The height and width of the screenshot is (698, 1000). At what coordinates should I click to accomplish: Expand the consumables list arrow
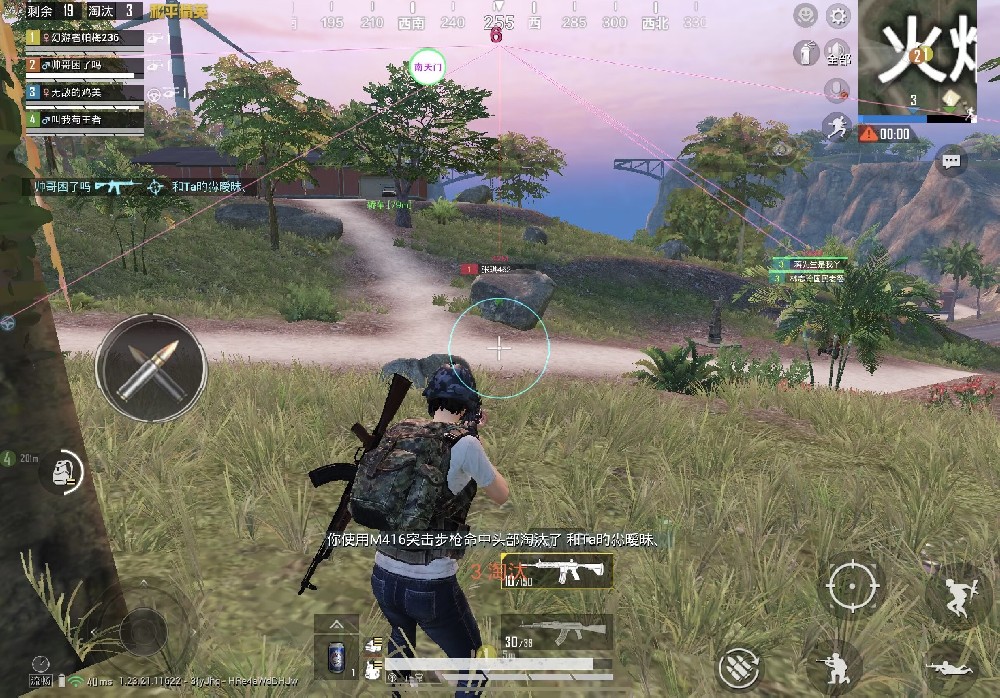(x=335, y=624)
